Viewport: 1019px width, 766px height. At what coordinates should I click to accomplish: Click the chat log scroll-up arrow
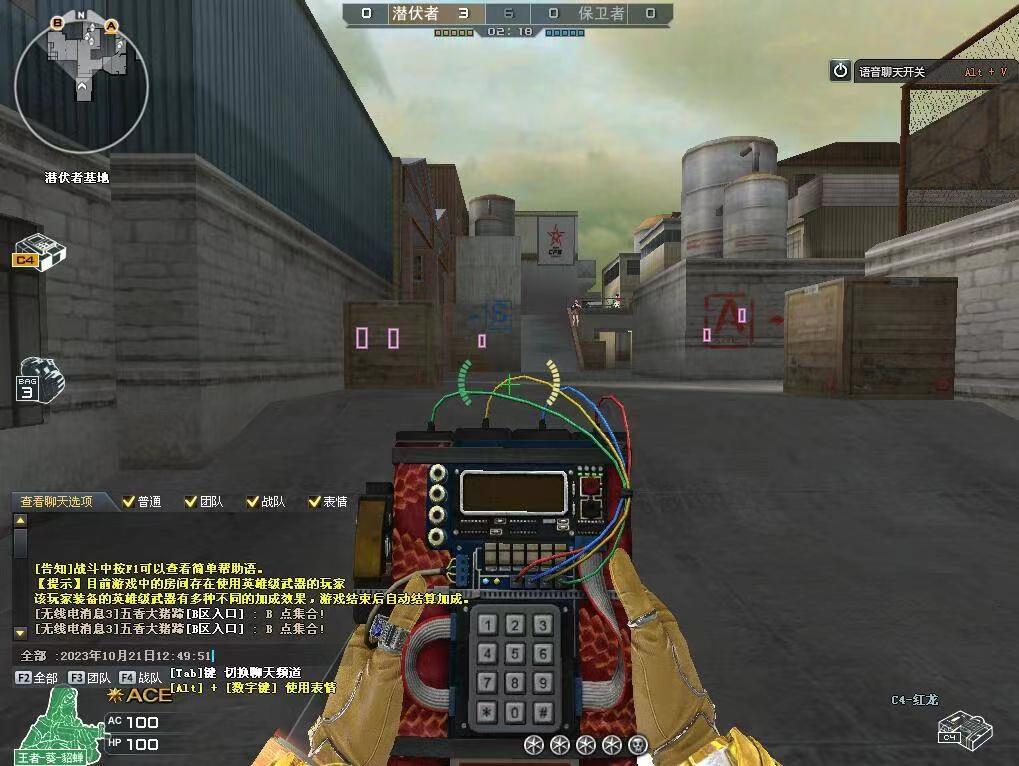pyautogui.click(x=20, y=521)
